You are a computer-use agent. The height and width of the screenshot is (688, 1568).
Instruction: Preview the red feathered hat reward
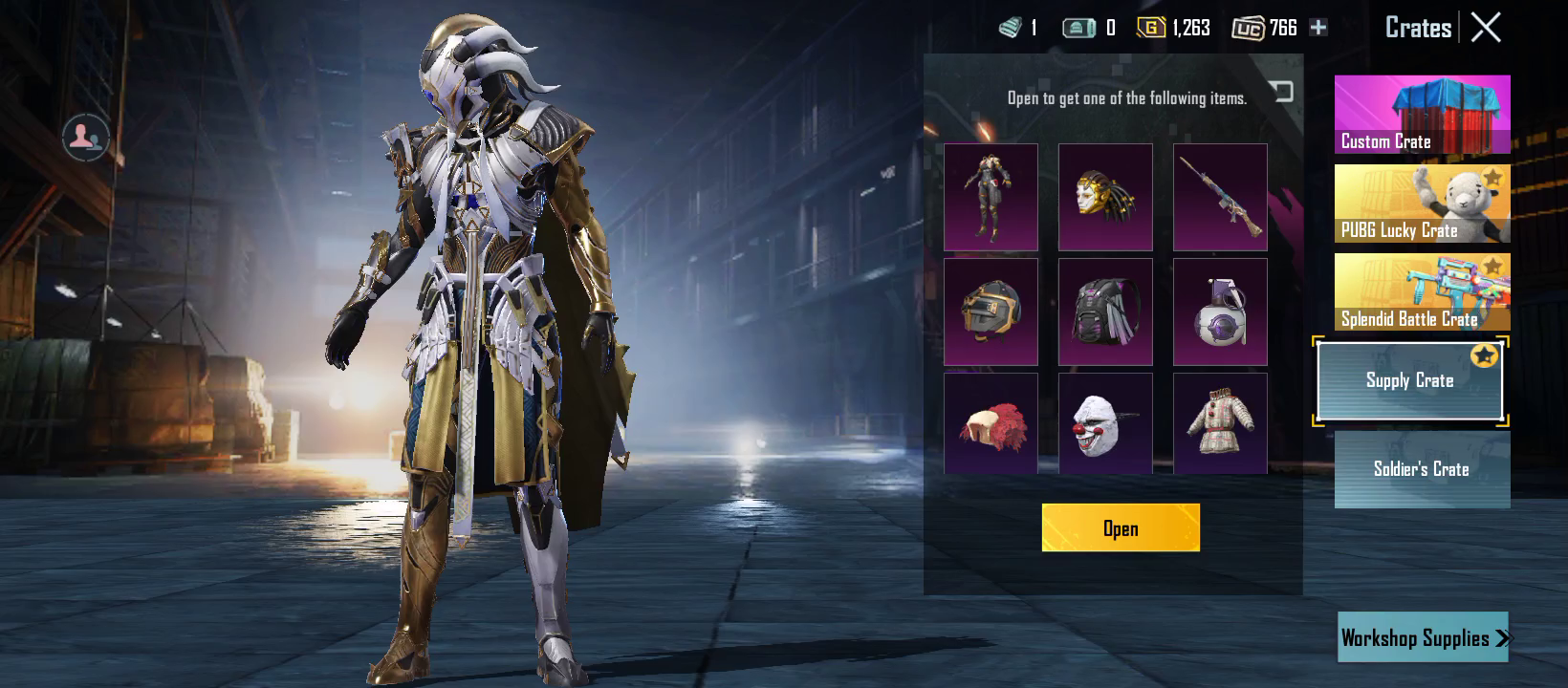click(991, 423)
